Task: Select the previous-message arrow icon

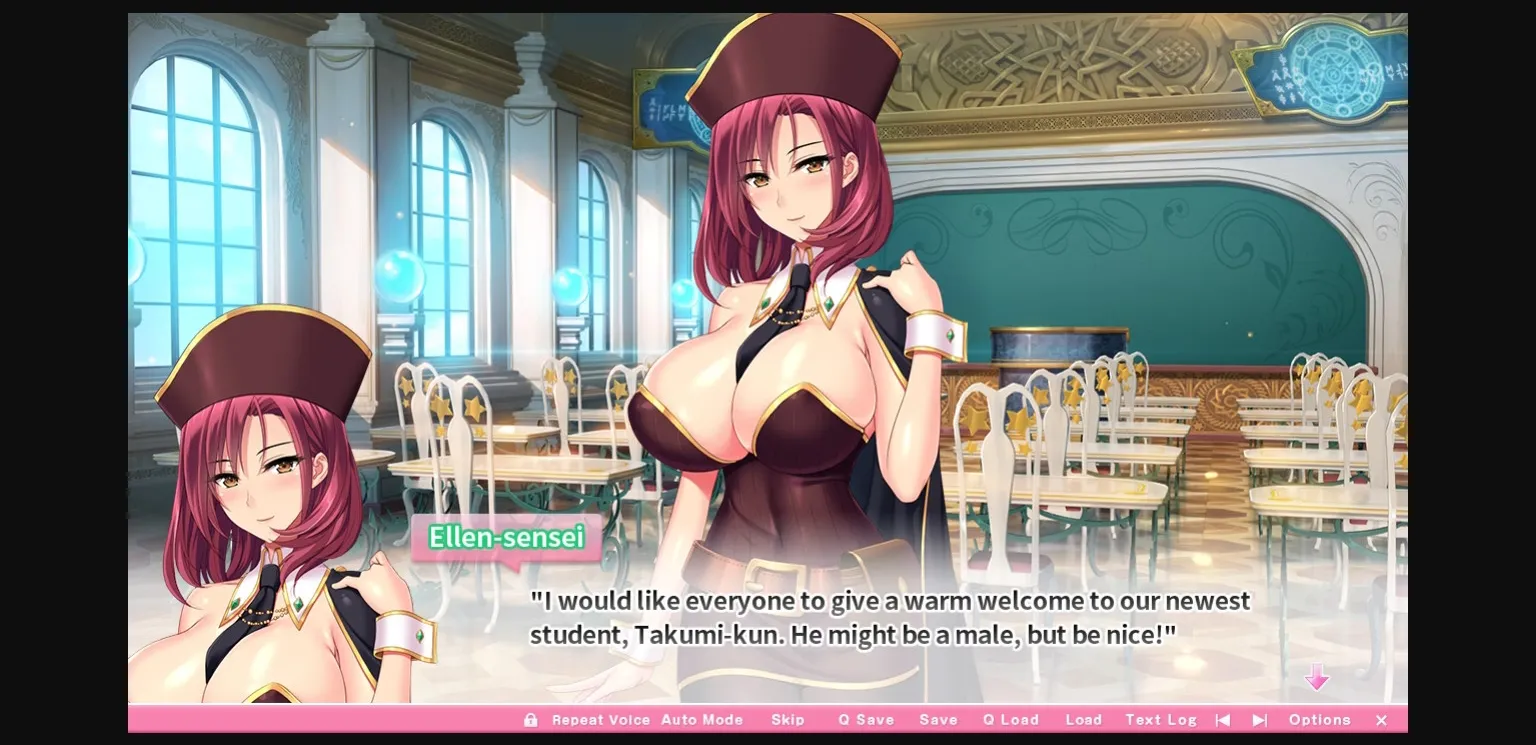Action: [1223, 719]
